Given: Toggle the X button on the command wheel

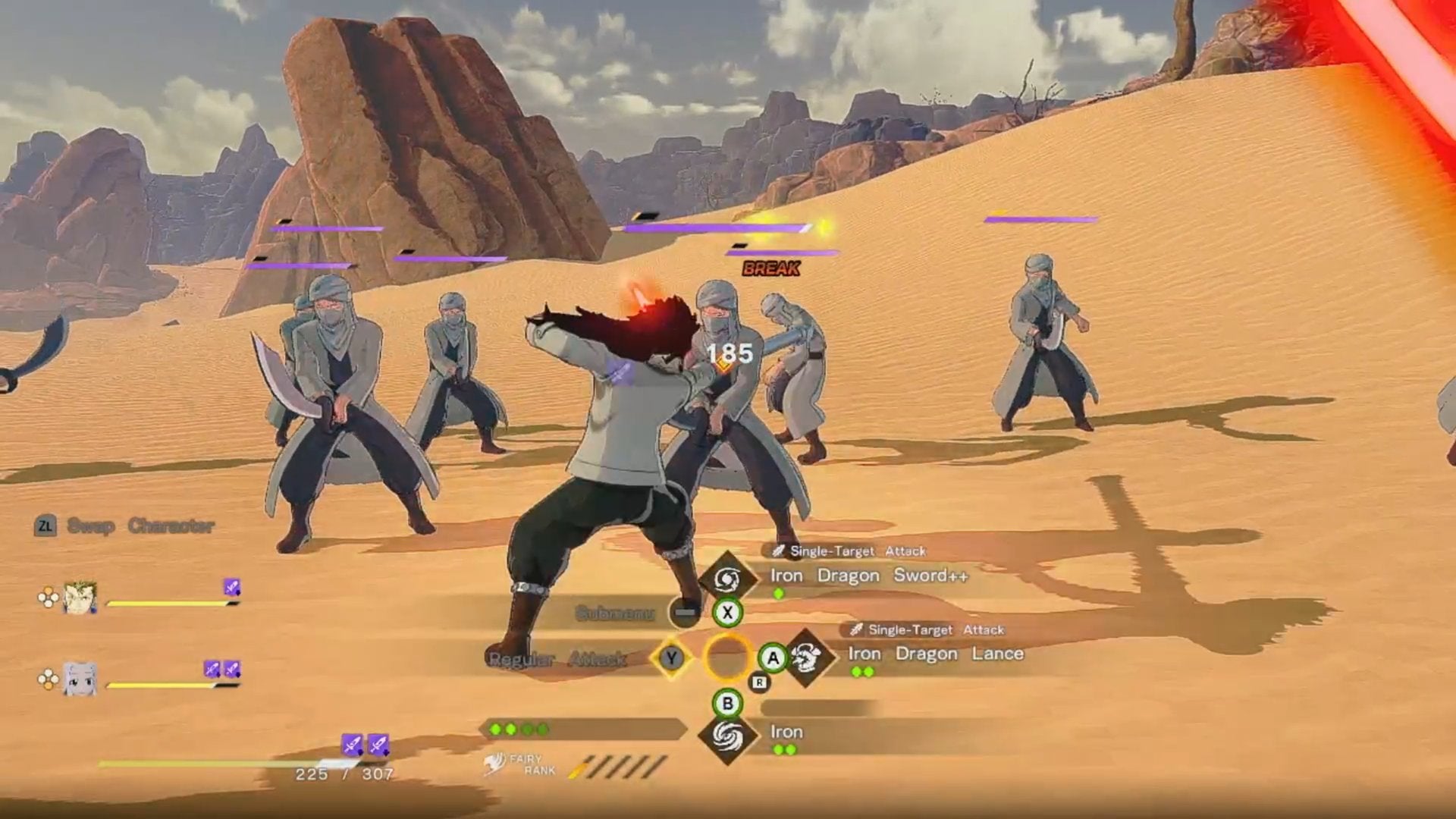Looking at the screenshot, I should click(x=728, y=611).
